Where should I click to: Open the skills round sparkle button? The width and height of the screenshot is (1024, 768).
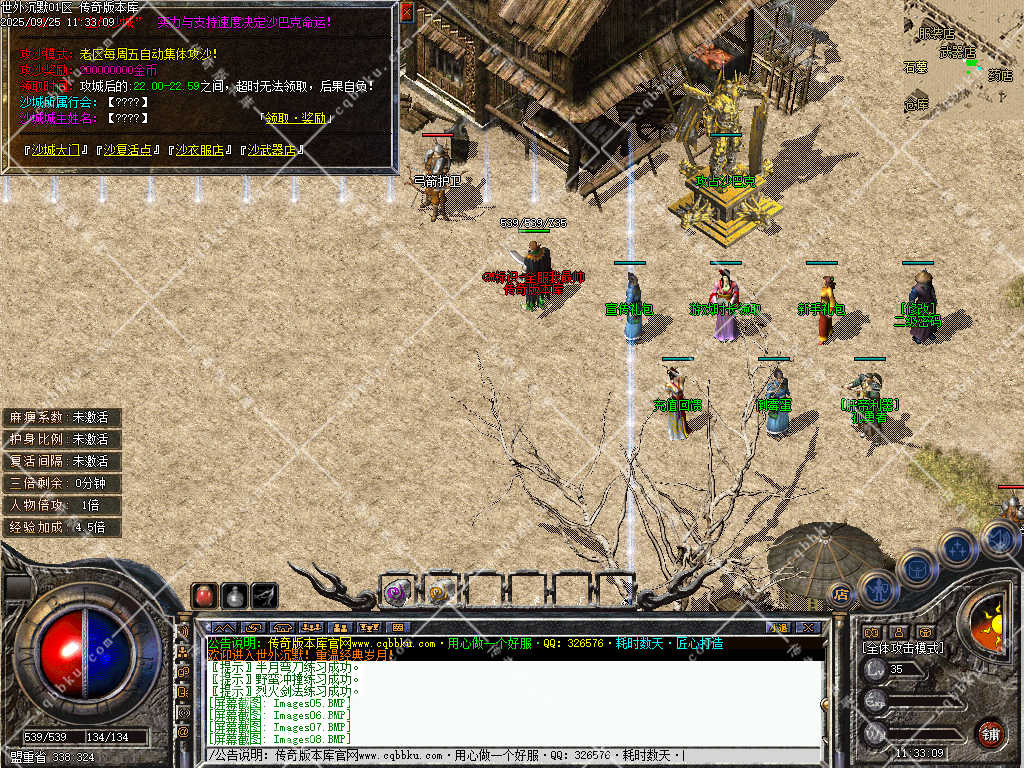957,548
